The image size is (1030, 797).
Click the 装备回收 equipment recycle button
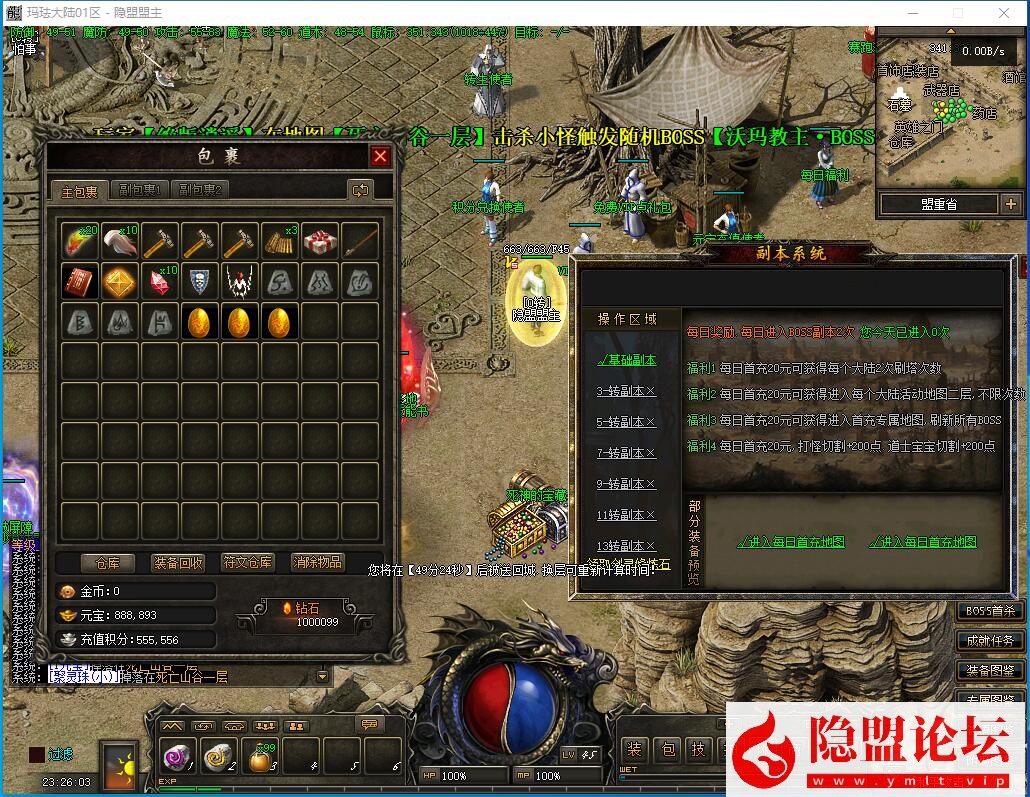tap(178, 562)
